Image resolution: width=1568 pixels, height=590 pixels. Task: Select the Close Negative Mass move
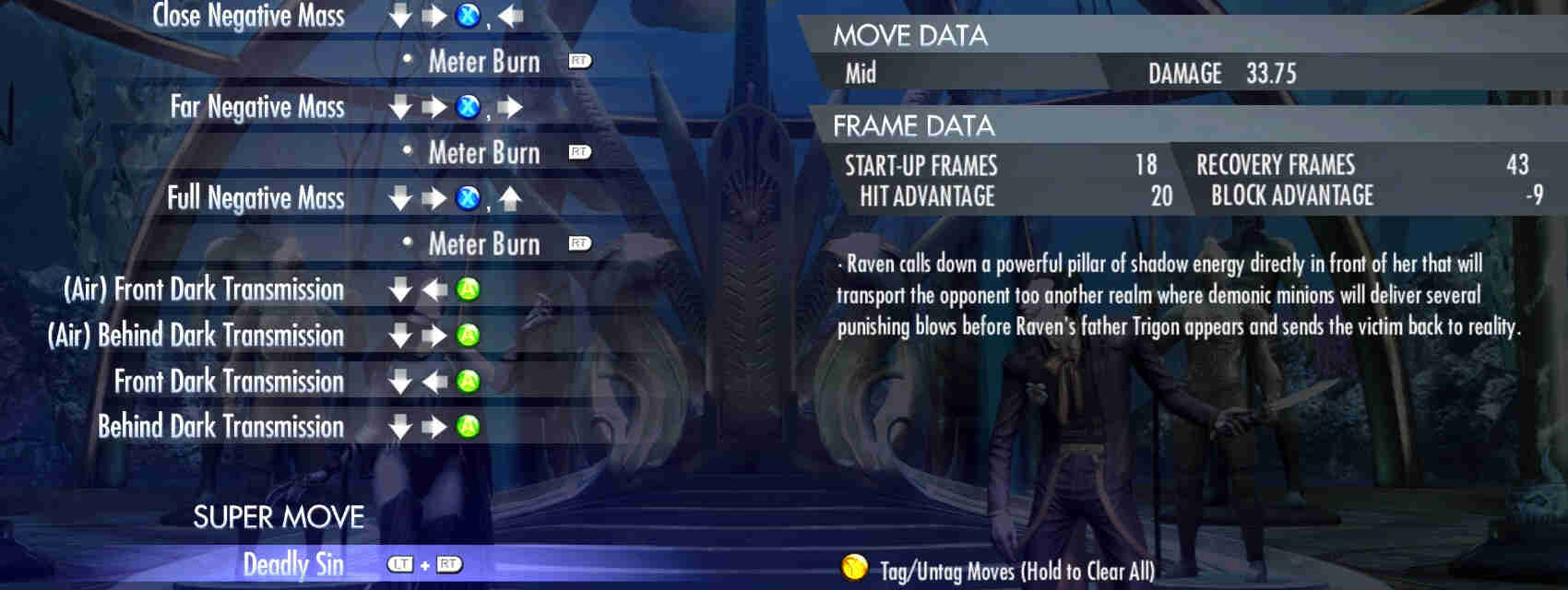point(248,16)
